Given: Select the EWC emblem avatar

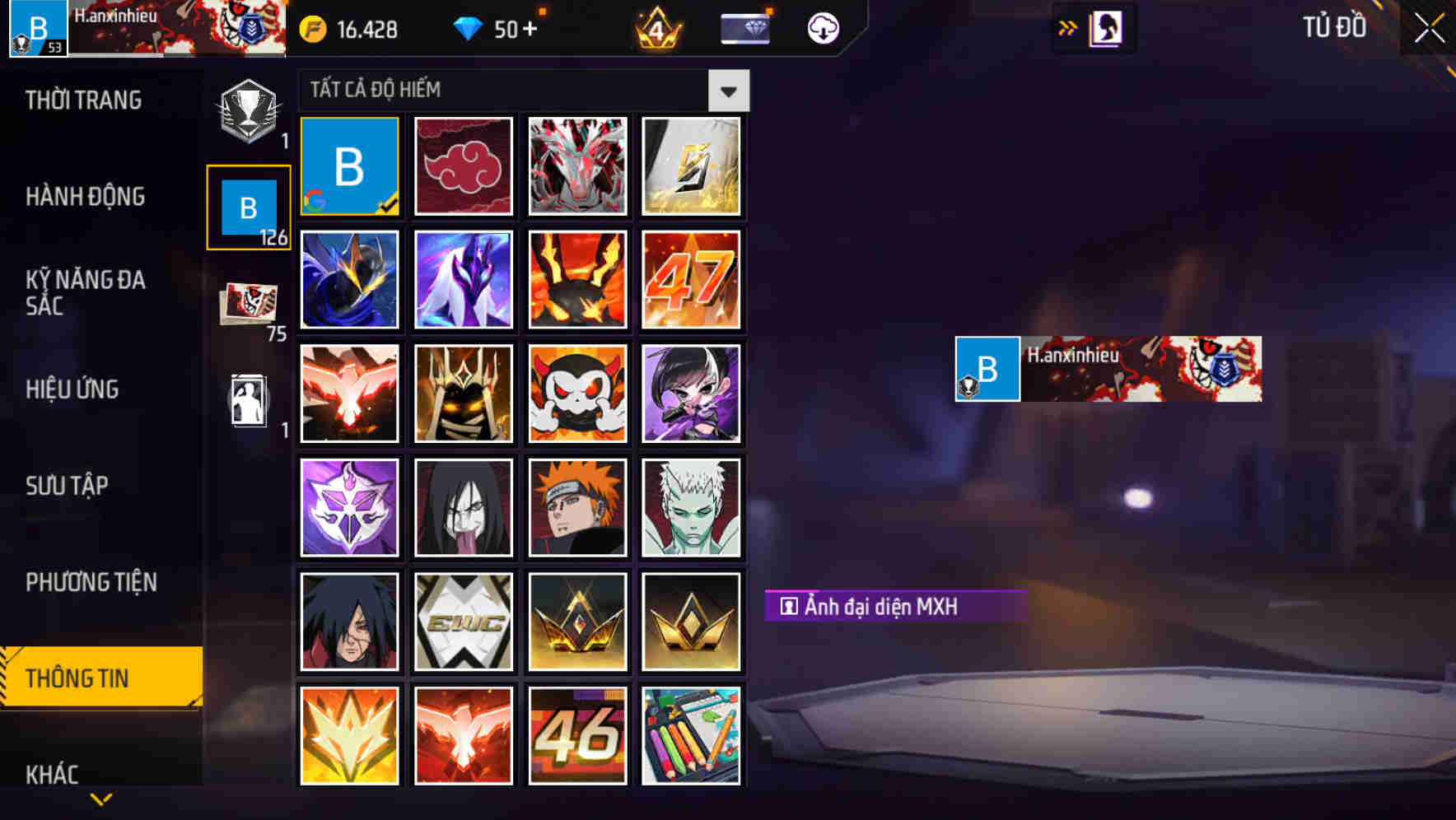Looking at the screenshot, I should (464, 621).
